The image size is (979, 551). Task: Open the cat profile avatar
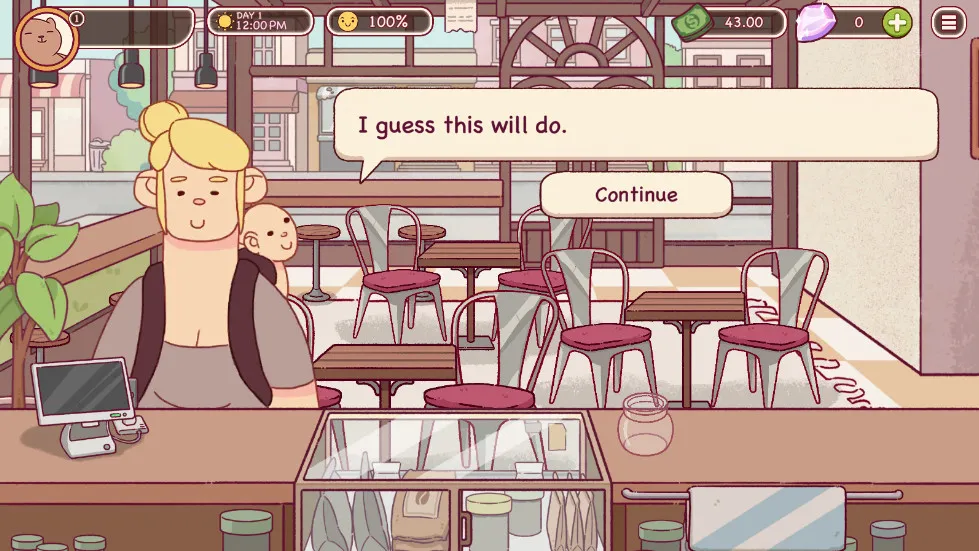point(43,39)
